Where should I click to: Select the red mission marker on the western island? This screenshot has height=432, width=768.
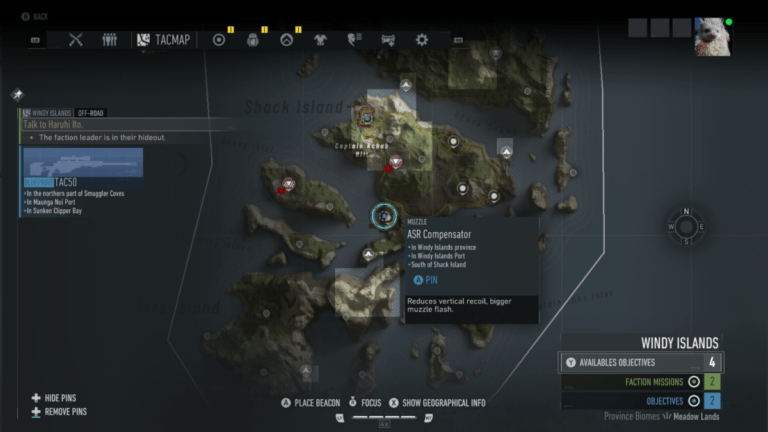pos(289,183)
